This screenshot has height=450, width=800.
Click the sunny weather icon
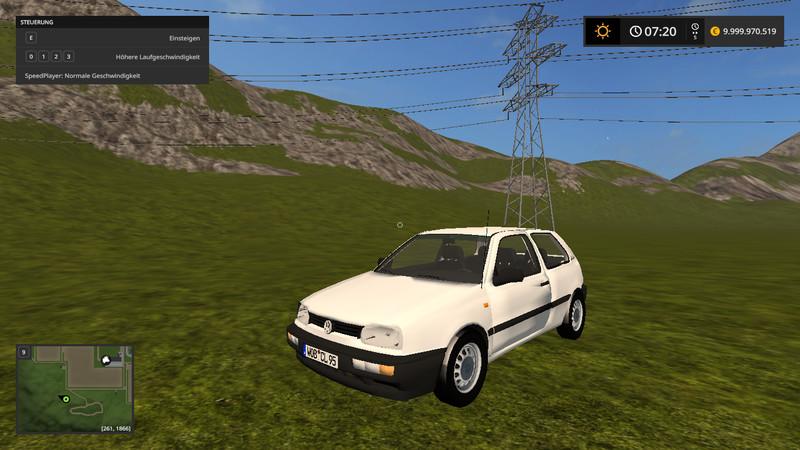(x=602, y=31)
